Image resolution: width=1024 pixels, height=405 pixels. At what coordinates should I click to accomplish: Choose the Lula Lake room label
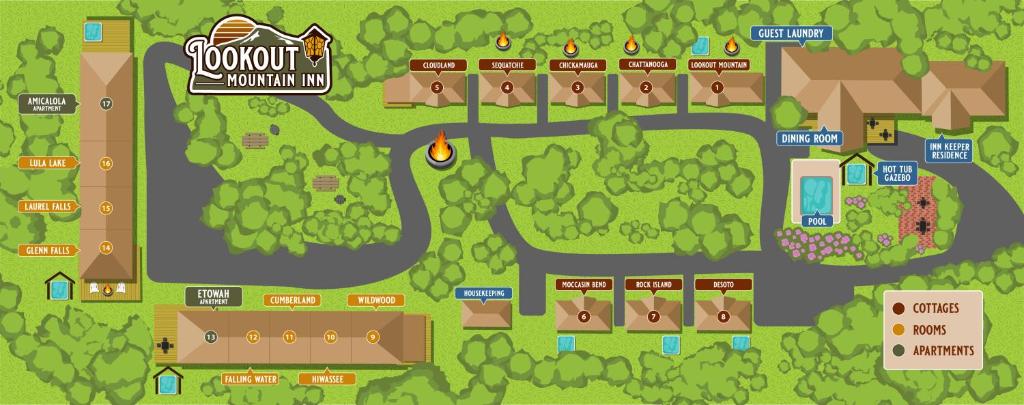(49, 163)
